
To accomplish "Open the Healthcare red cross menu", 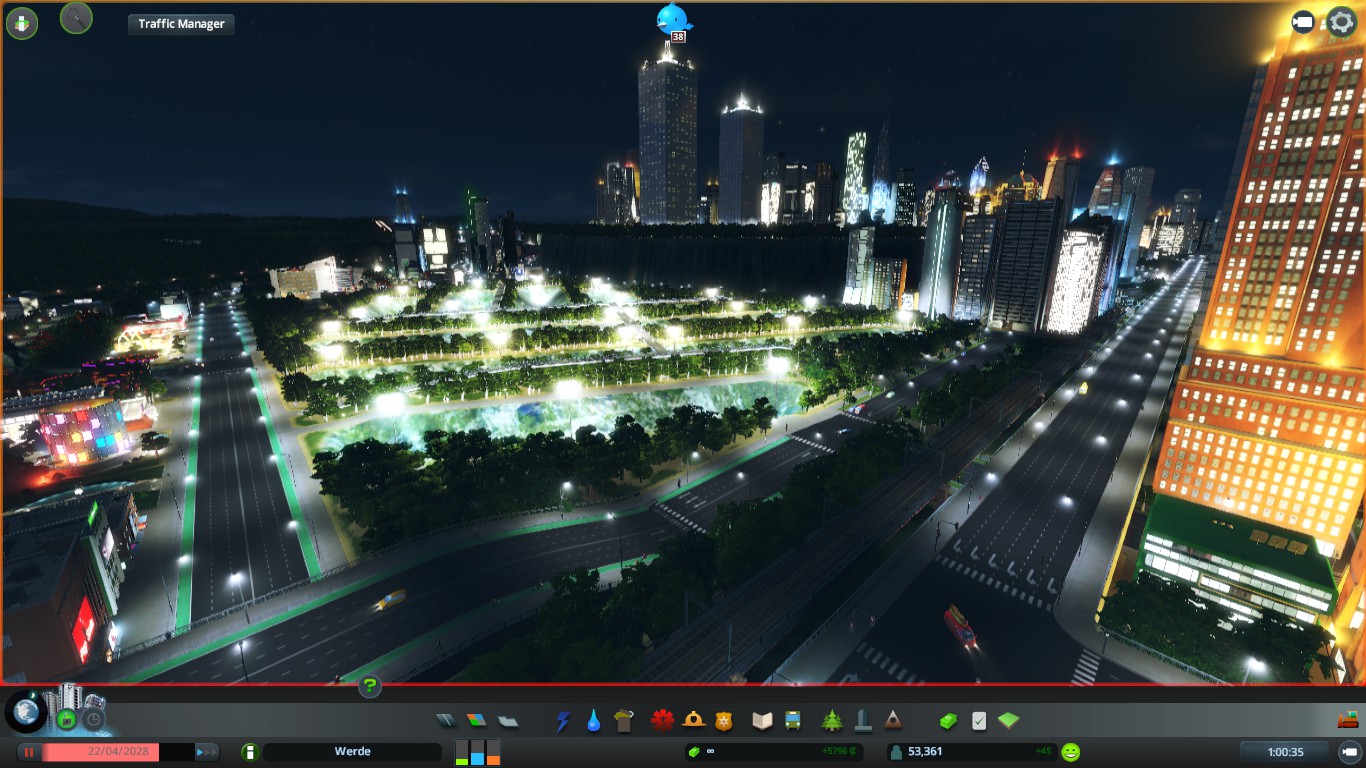I will point(662,720).
